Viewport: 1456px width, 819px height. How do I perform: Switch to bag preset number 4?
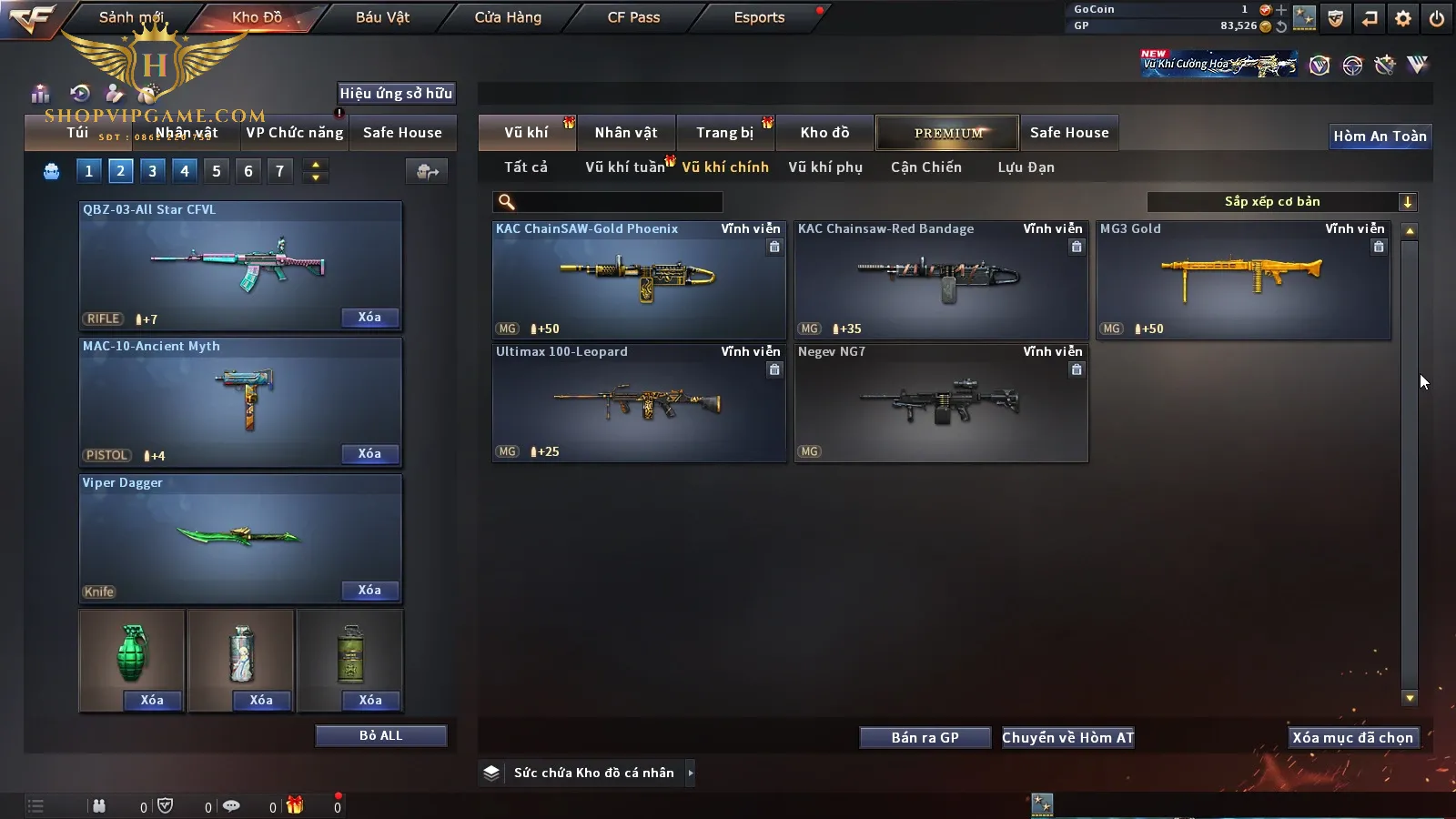point(185,171)
